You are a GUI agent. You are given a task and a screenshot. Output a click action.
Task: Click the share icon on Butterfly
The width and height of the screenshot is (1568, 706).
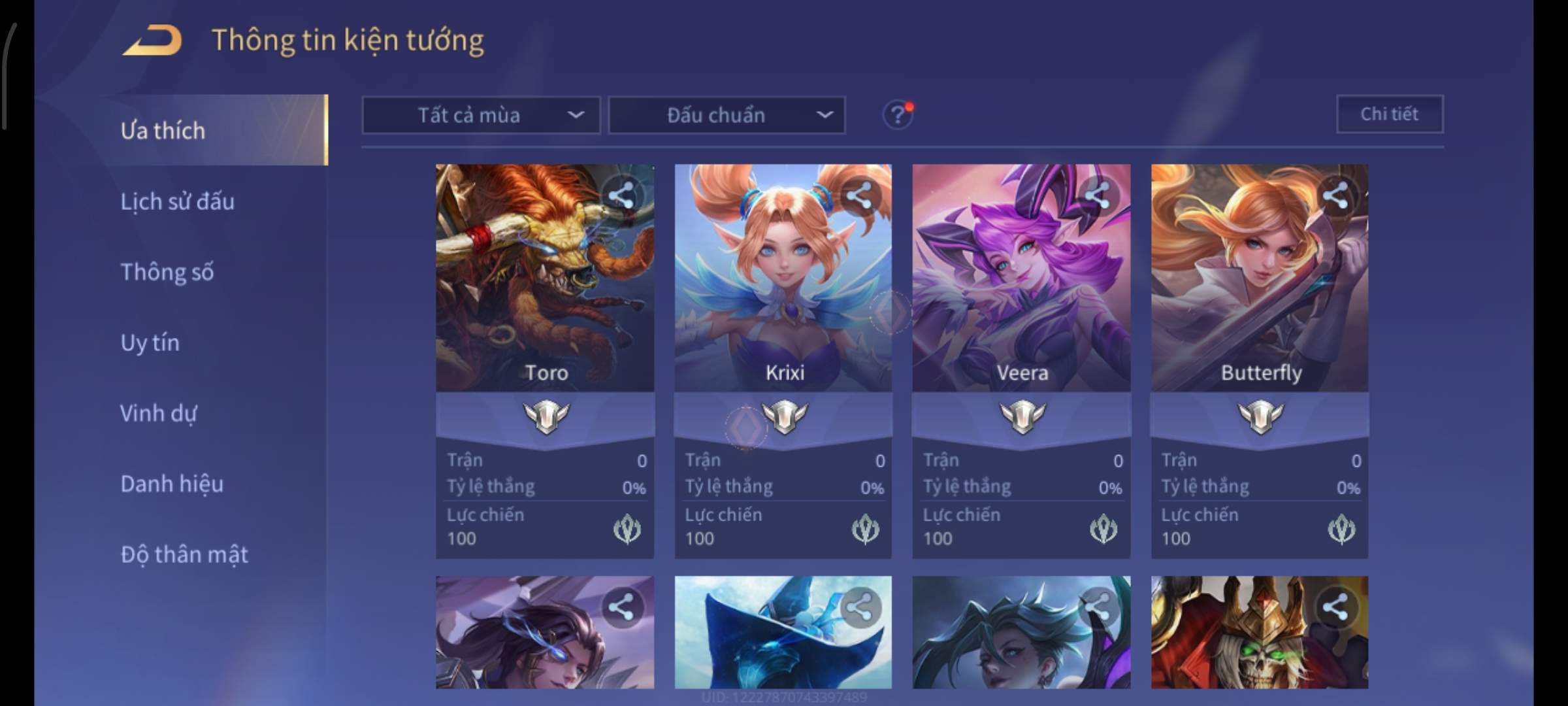click(x=1335, y=195)
